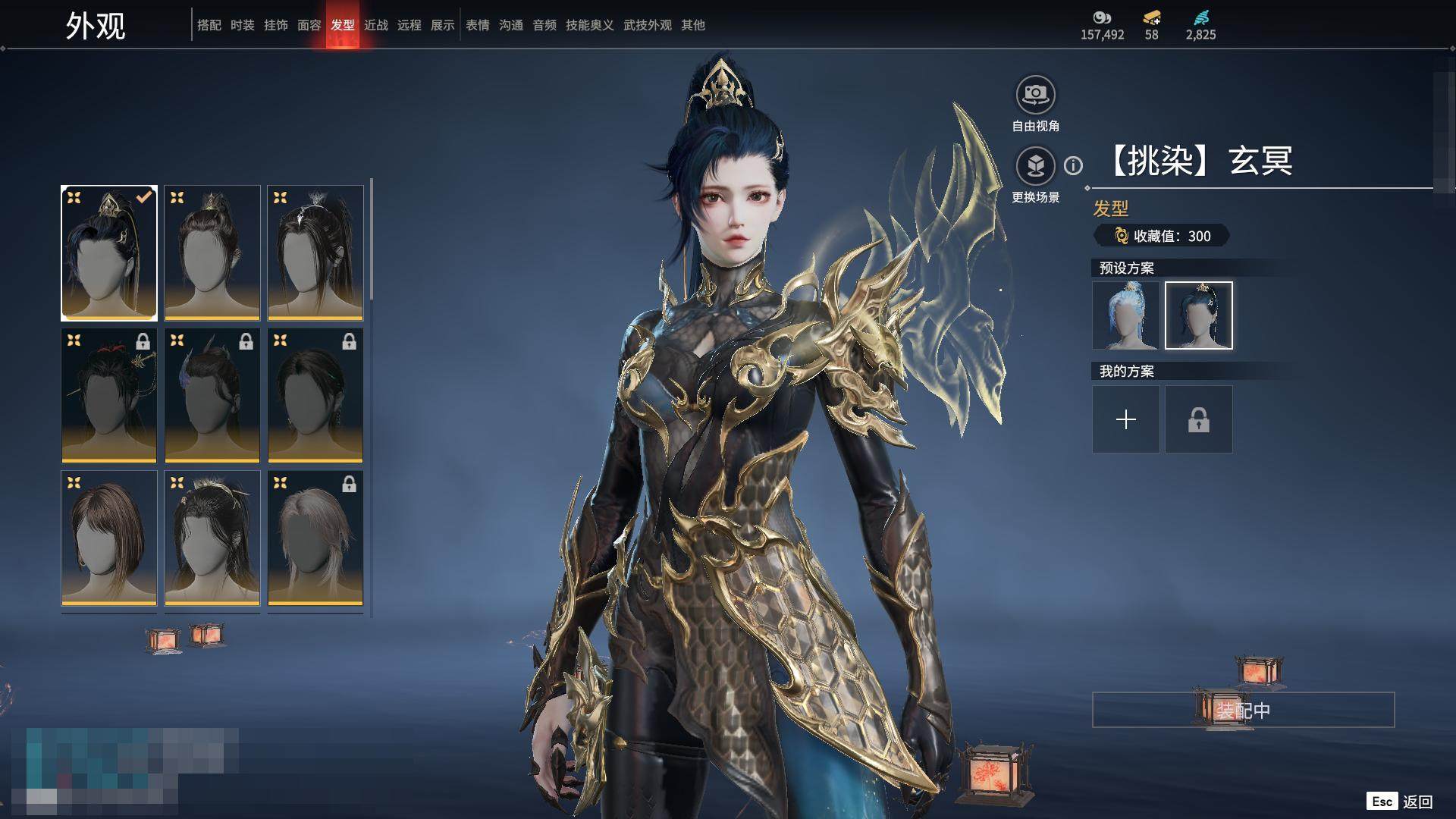Switch to the 搭配 tab
Viewport: 1456px width, 819px height.
click(x=209, y=25)
